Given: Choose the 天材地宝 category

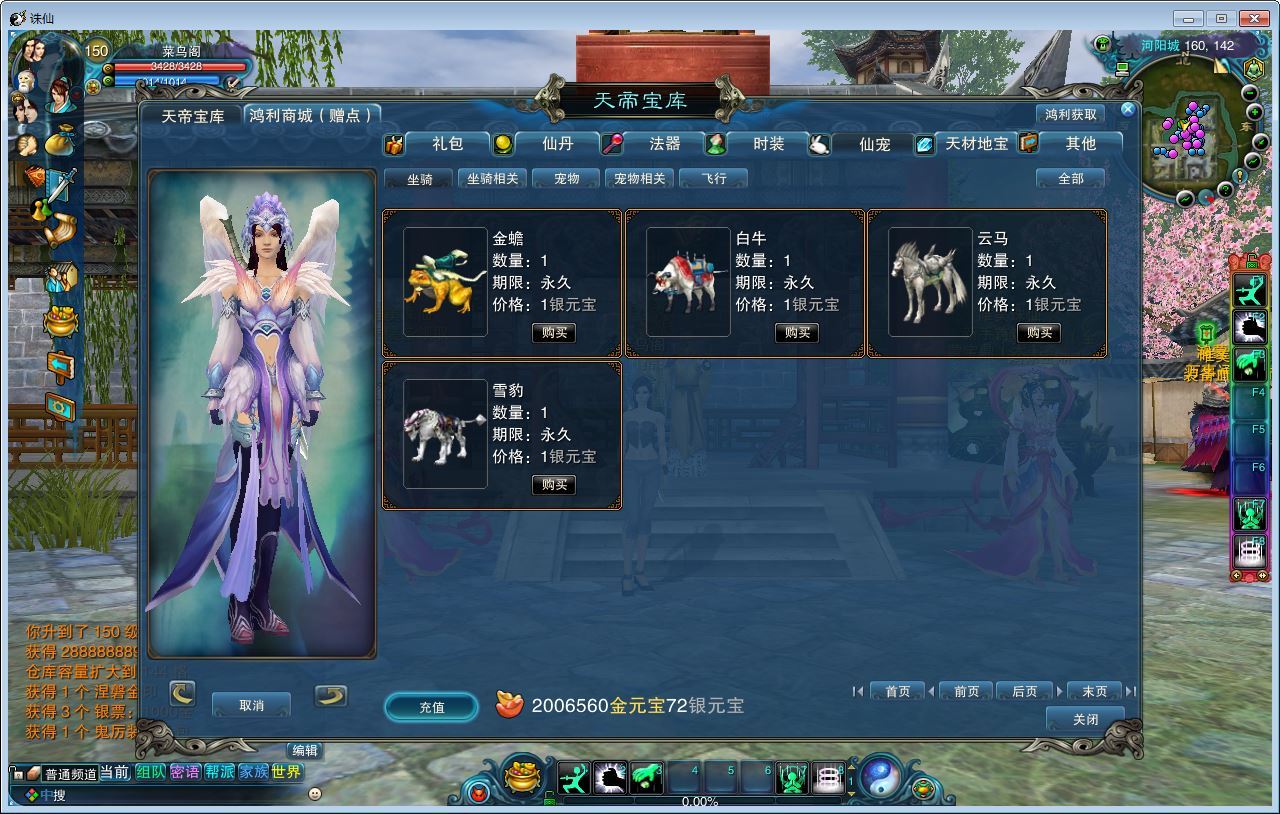Looking at the screenshot, I should [x=976, y=144].
